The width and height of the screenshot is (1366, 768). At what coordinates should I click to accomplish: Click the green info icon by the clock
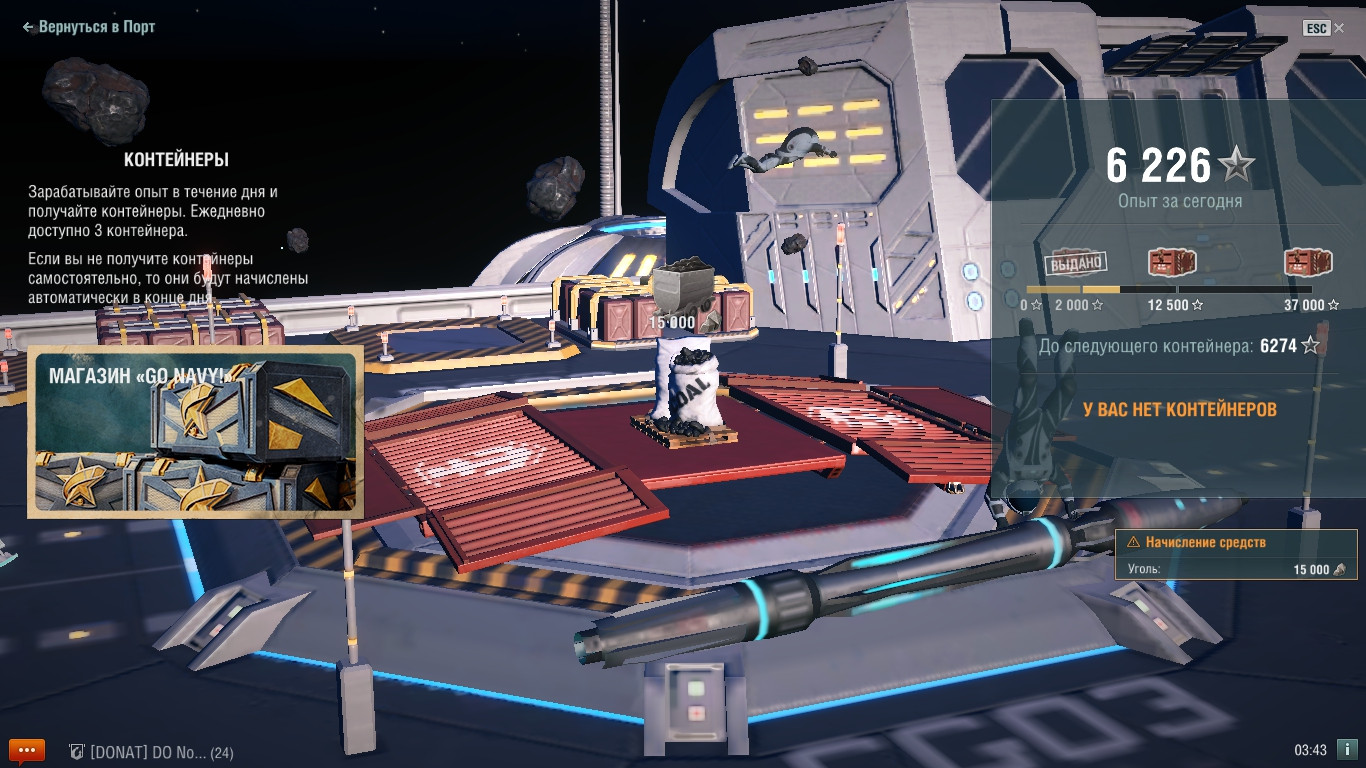point(1347,749)
